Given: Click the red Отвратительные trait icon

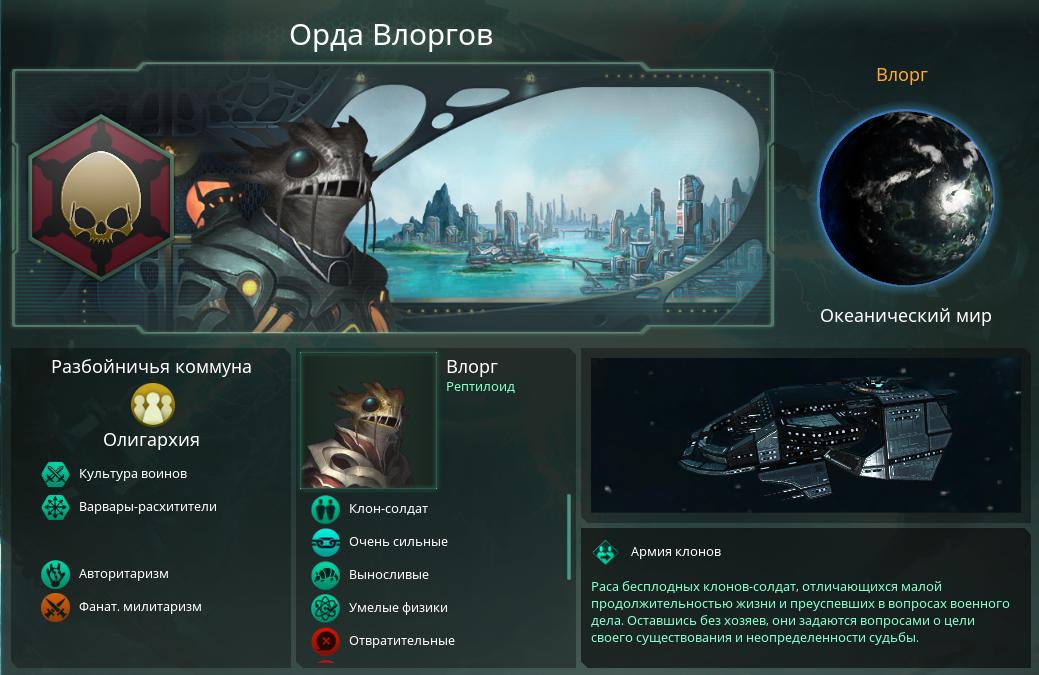Looking at the screenshot, I should tap(326, 641).
